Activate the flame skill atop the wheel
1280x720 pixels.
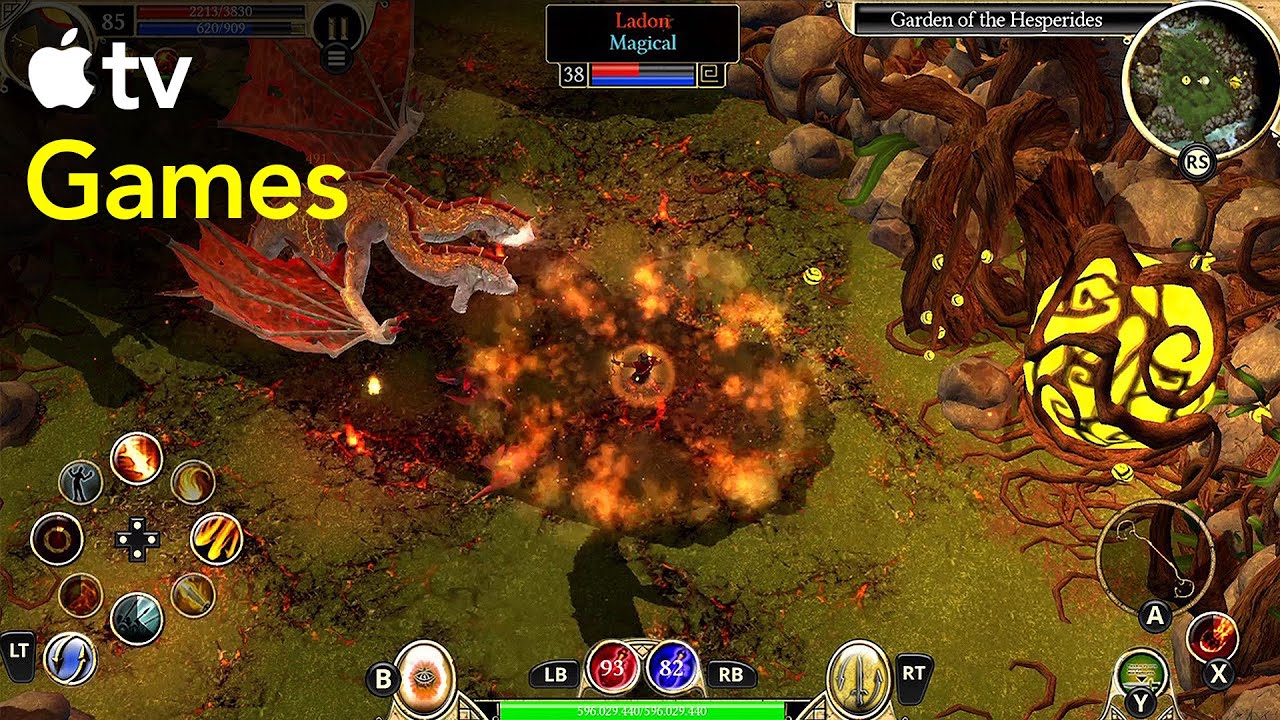tap(136, 458)
